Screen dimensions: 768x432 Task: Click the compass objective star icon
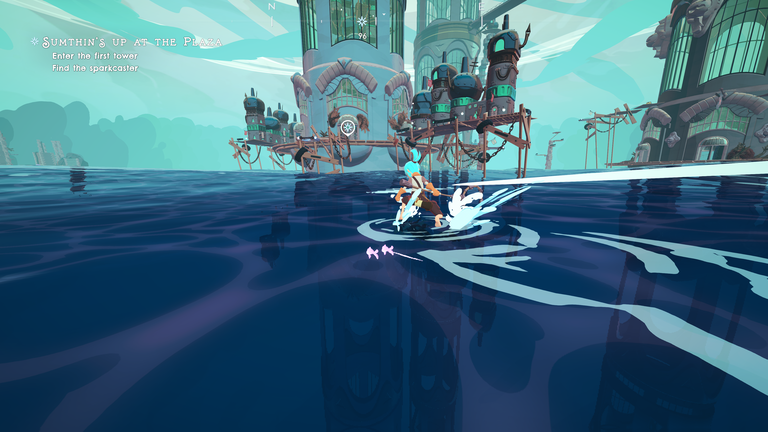pyautogui.click(x=362, y=21)
